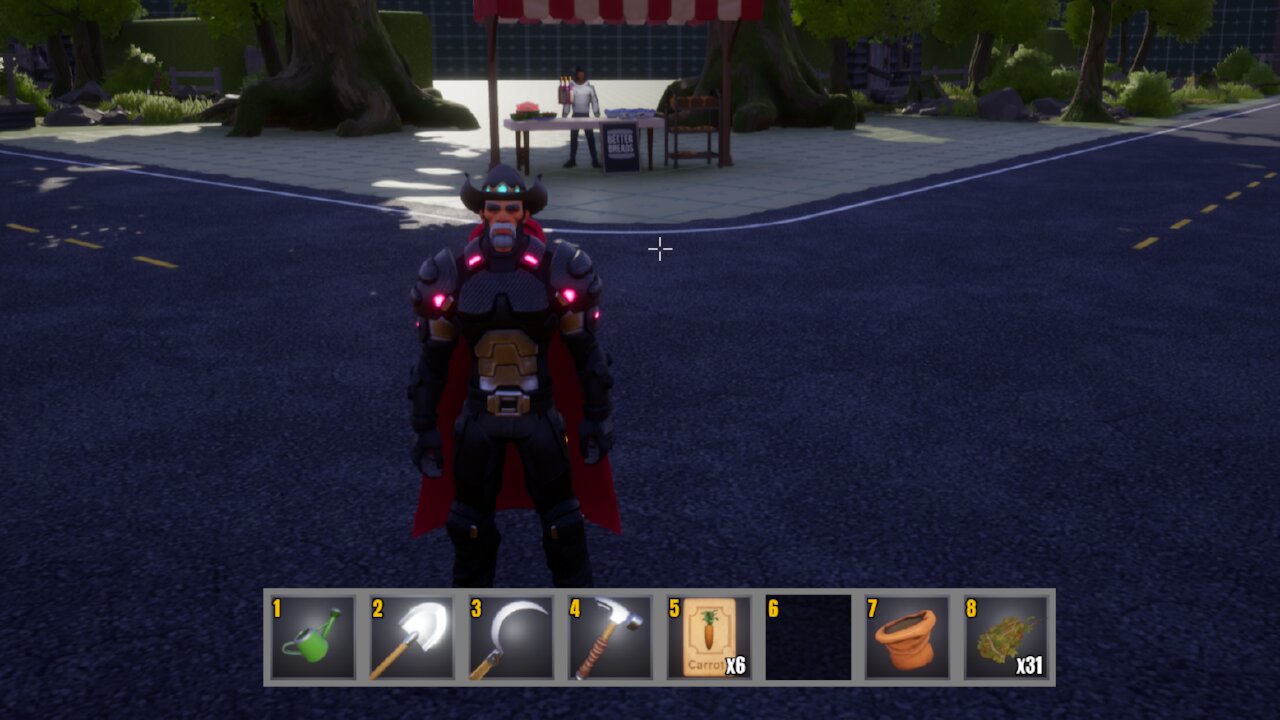
Task: Select the watering can in hotbar slot 1
Action: coord(313,637)
